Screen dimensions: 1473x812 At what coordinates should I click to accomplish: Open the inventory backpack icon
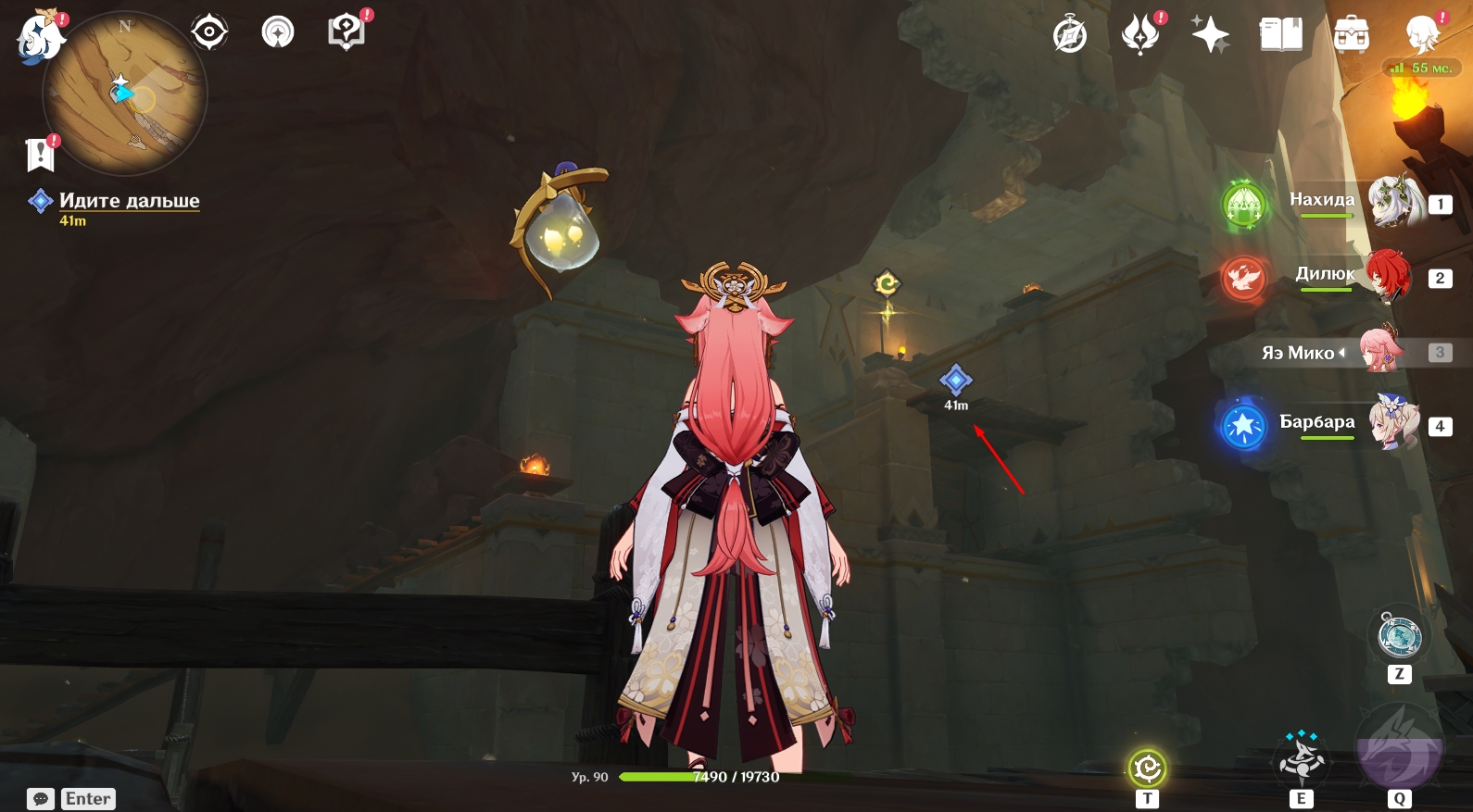[1352, 35]
